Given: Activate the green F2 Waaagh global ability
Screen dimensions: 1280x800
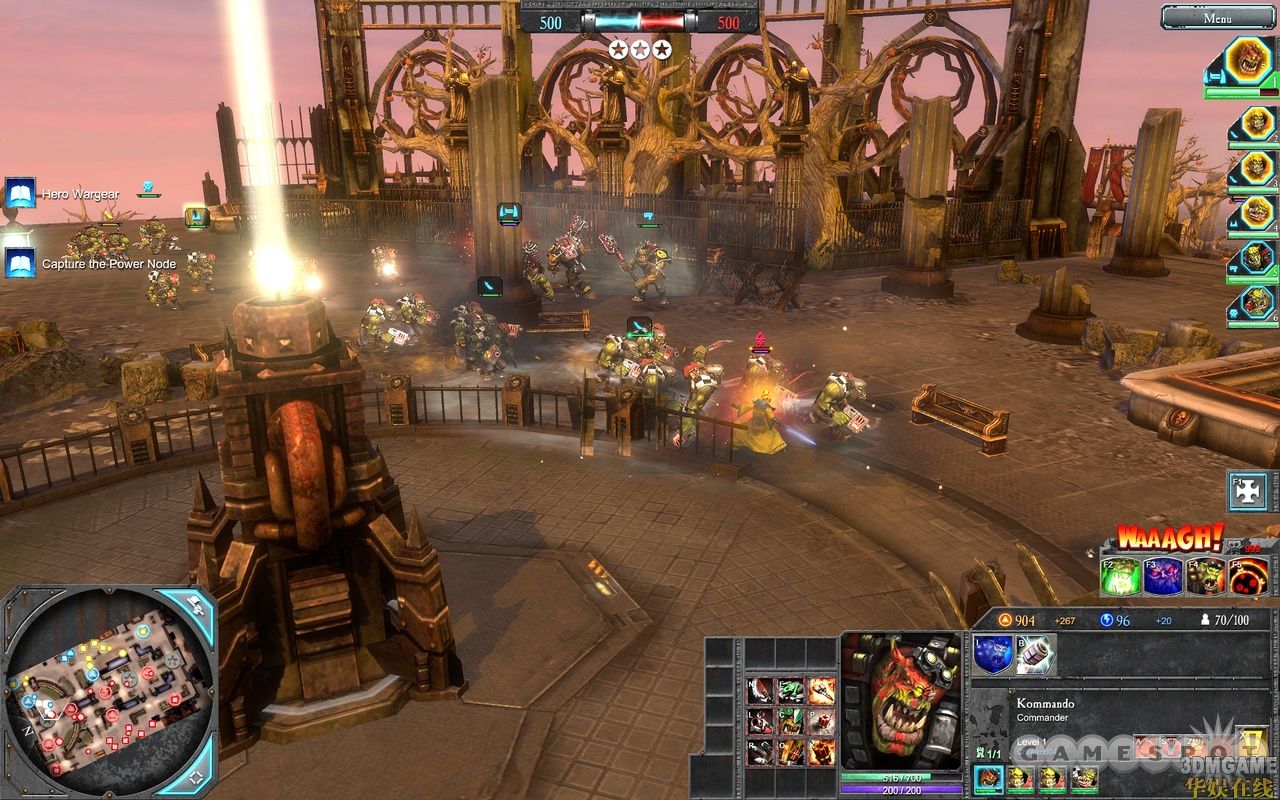Looking at the screenshot, I should (1122, 577).
